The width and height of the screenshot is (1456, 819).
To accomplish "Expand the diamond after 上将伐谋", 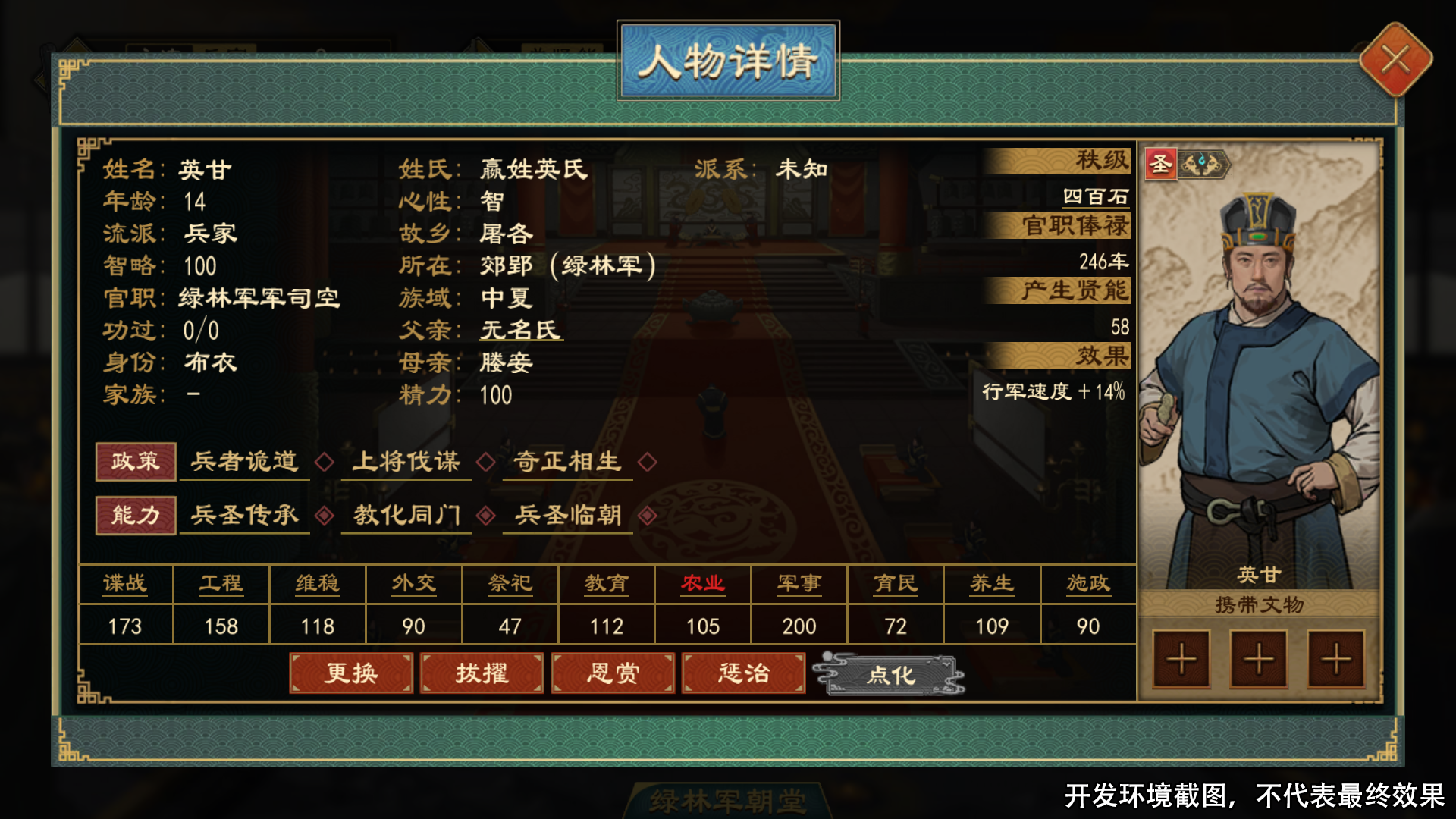I will click(486, 461).
